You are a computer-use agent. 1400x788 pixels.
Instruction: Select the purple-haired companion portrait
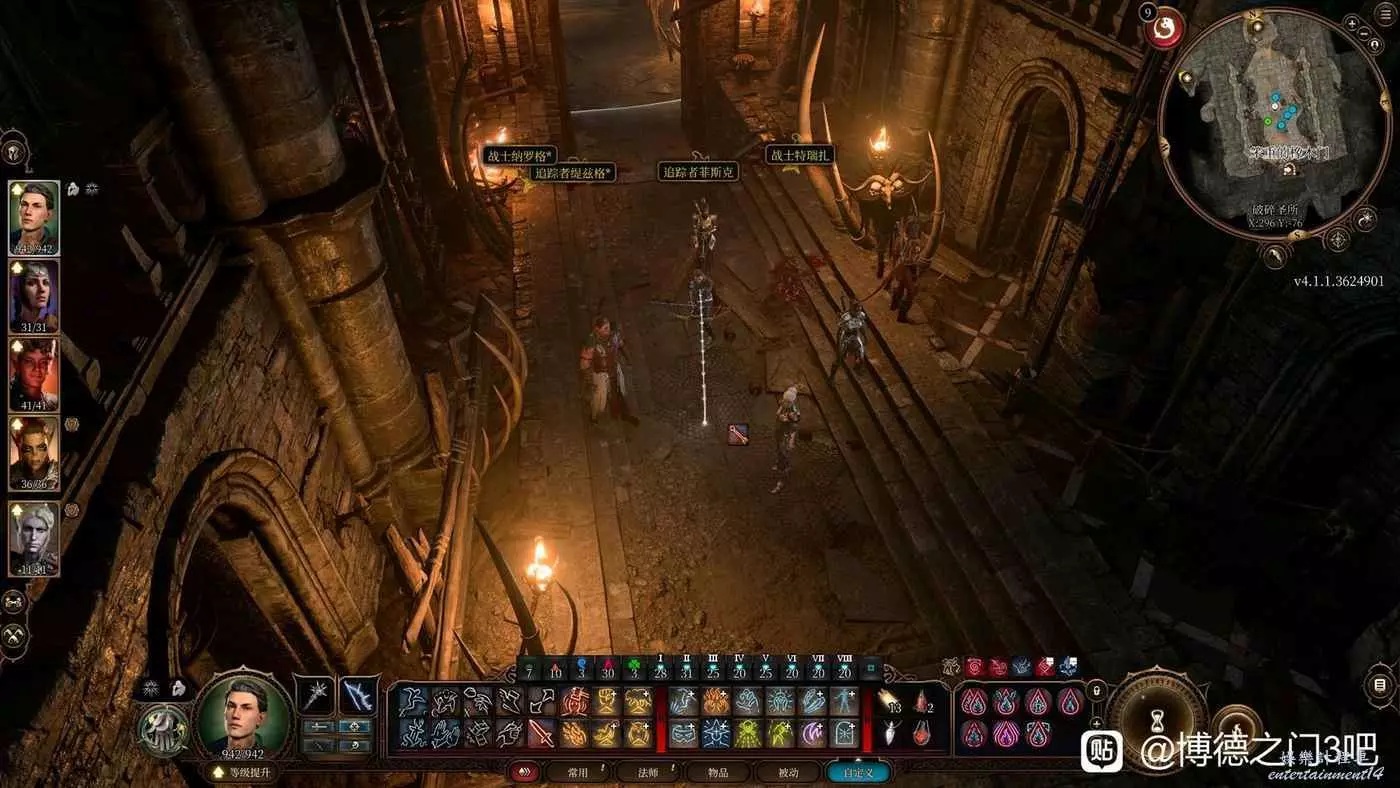click(x=34, y=295)
